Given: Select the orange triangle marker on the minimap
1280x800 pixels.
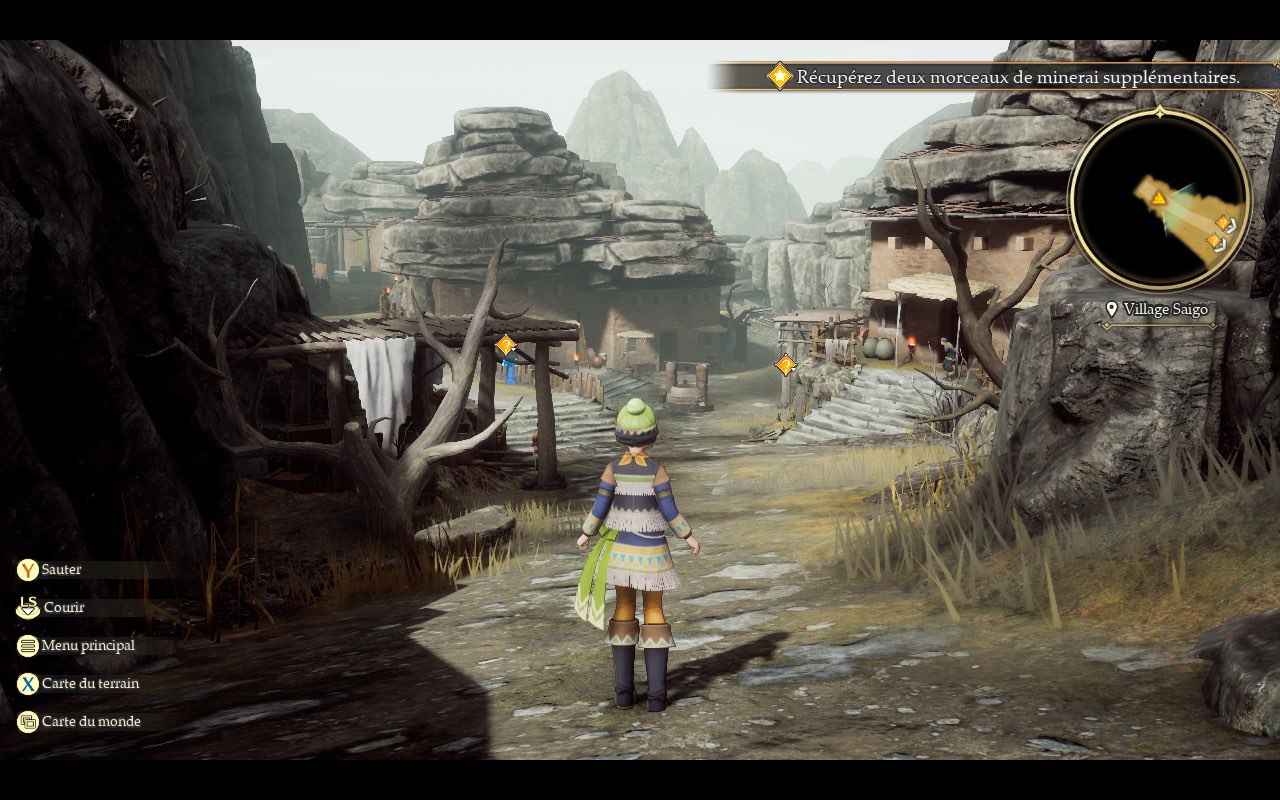Looking at the screenshot, I should coord(1158,198).
